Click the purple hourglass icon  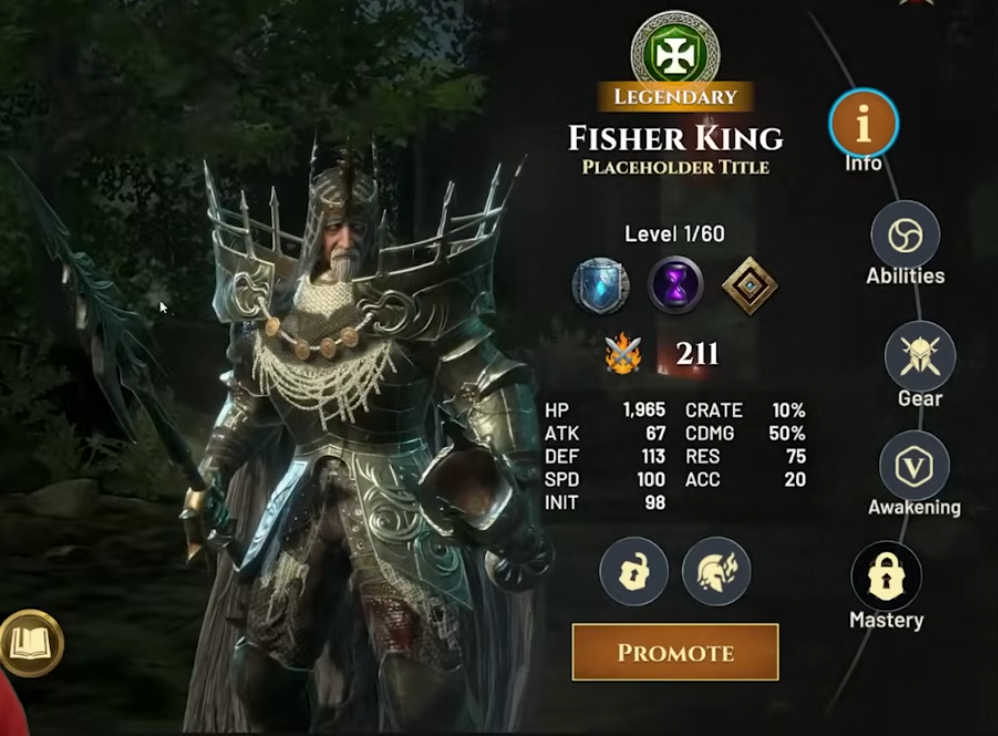pos(675,285)
